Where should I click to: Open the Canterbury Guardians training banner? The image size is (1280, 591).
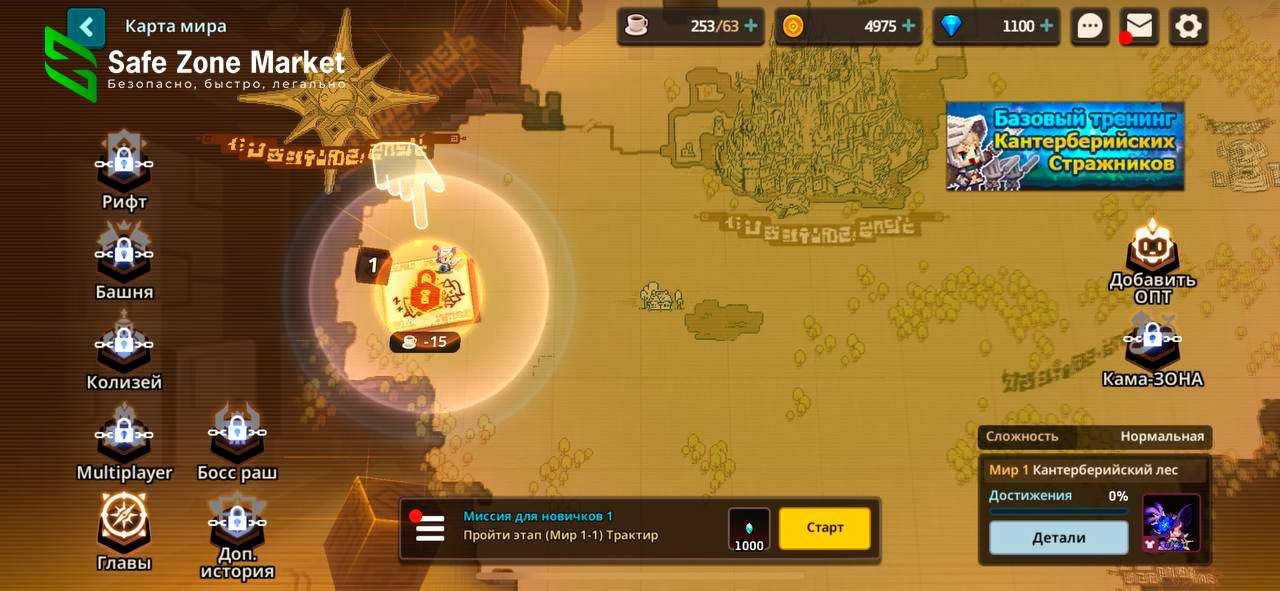1065,146
